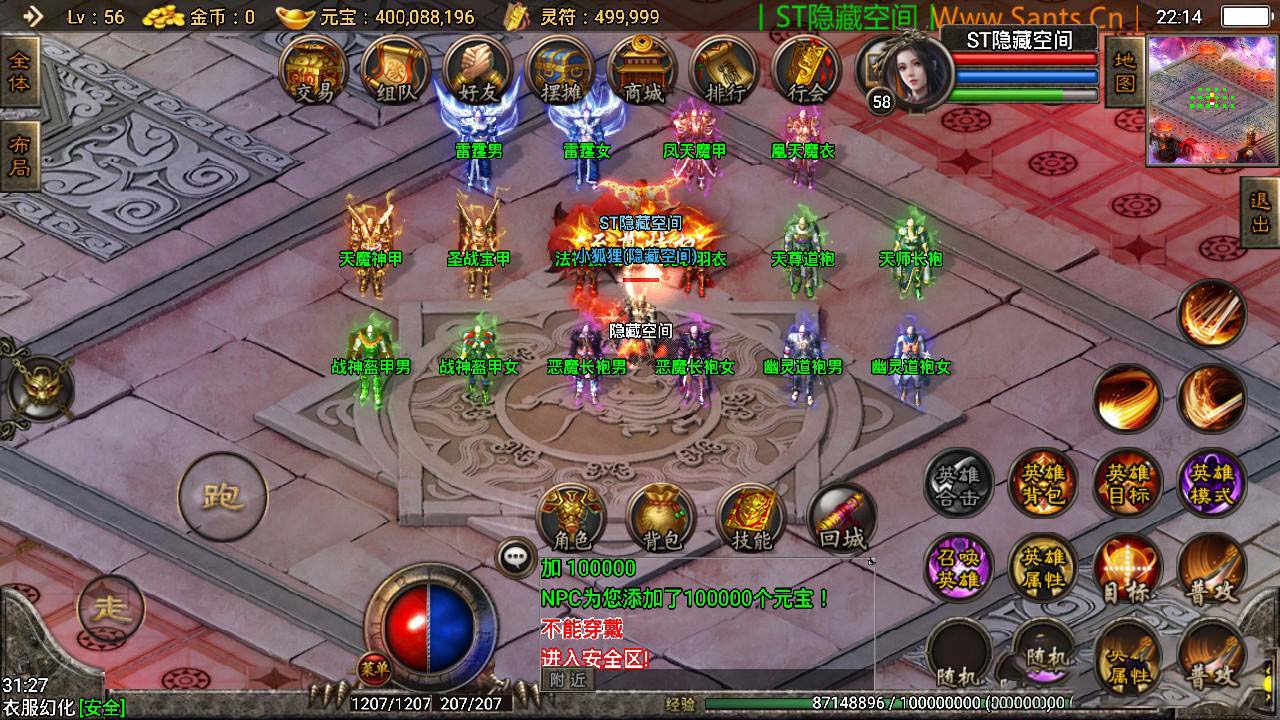Open the minimap in the corner
Screen dimensions: 1280x720
pyautogui.click(x=1213, y=99)
